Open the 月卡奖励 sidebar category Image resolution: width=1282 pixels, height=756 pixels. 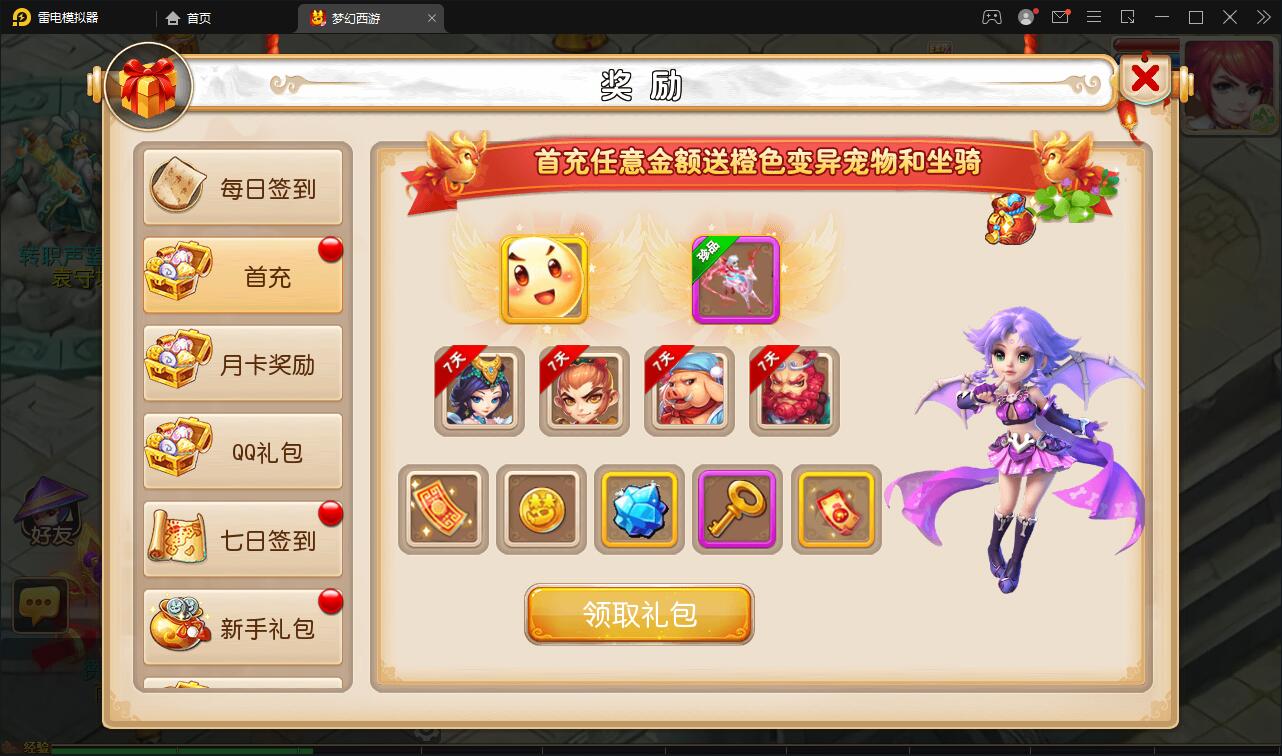(x=243, y=362)
